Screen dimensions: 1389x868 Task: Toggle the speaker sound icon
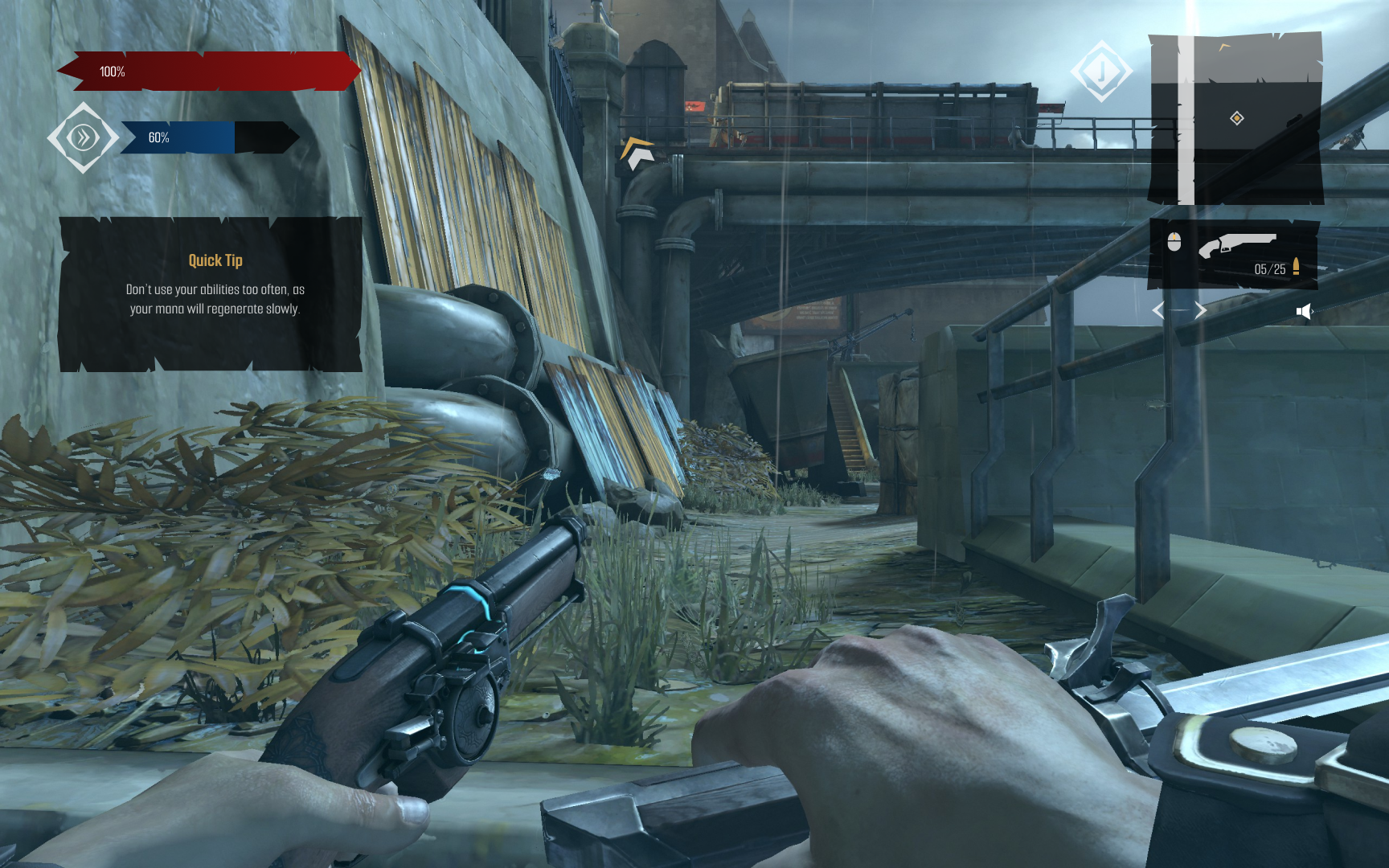point(1304,312)
